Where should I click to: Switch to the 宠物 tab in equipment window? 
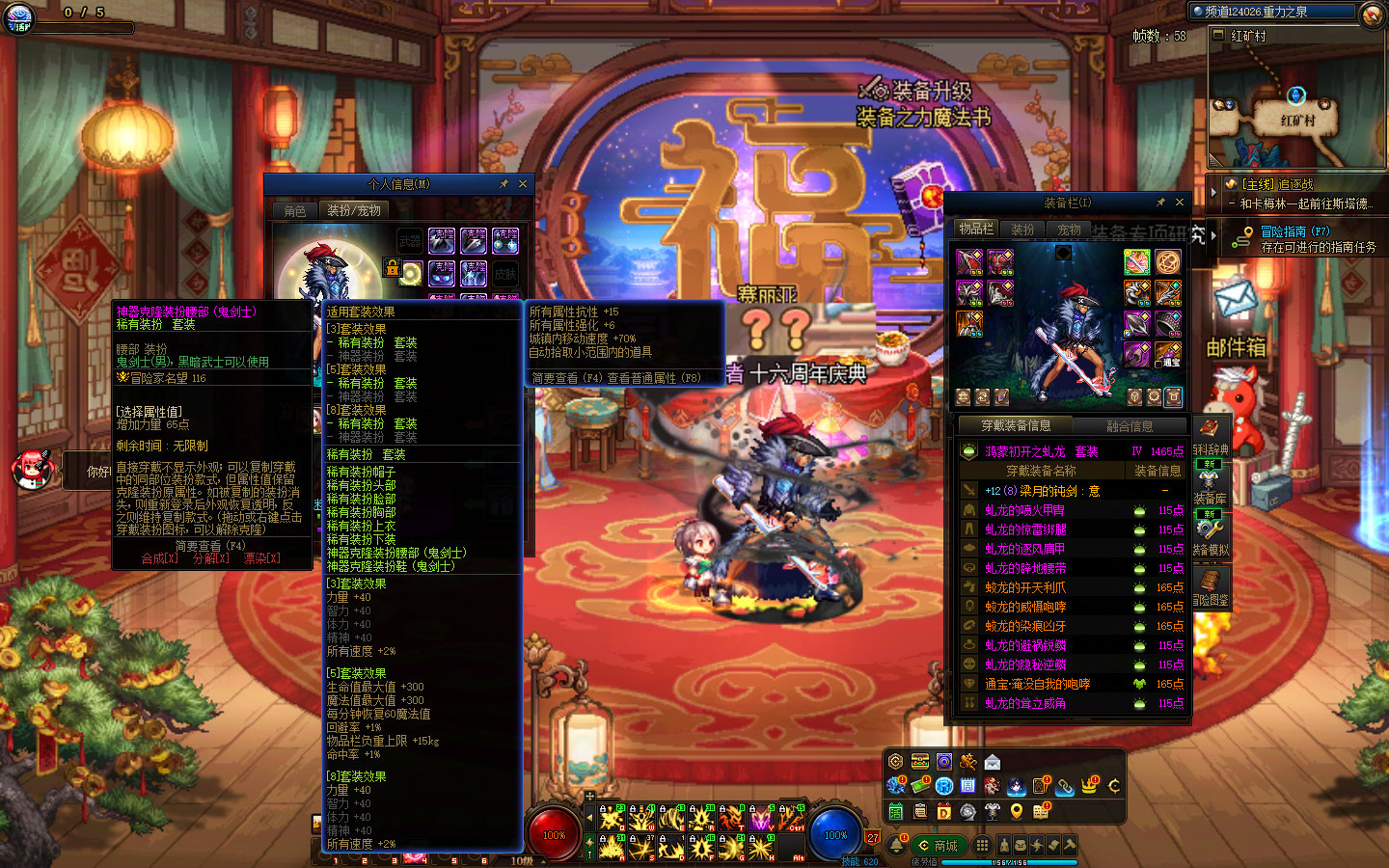tap(1069, 230)
